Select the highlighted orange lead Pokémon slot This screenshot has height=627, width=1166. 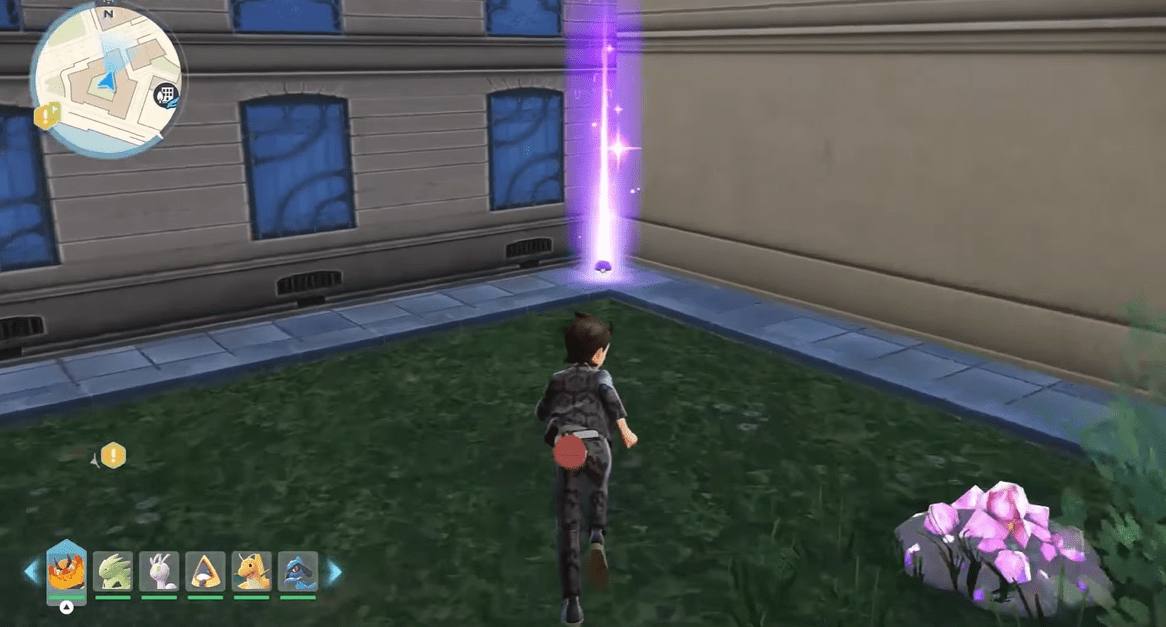click(66, 572)
